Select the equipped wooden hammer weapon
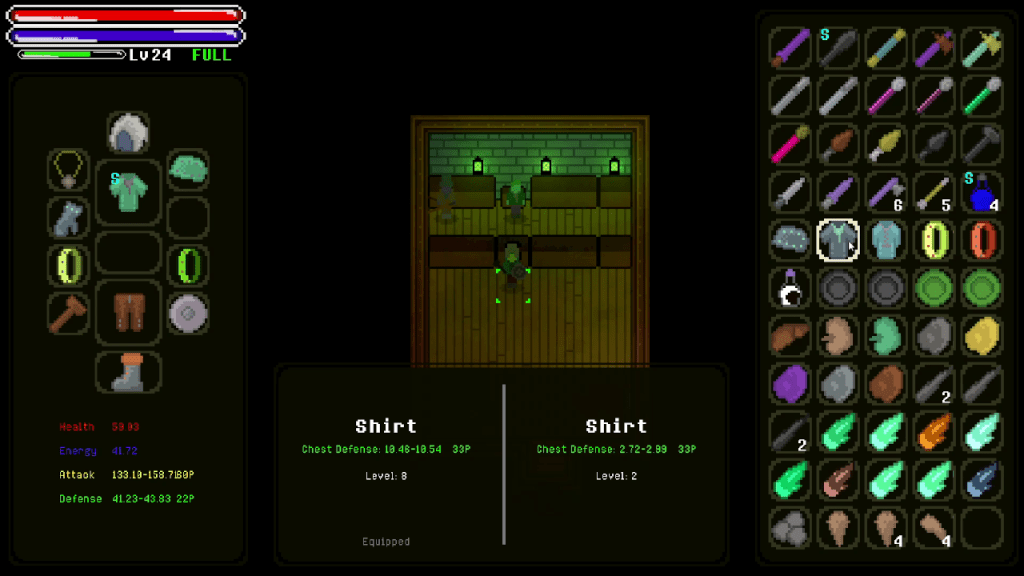This screenshot has width=1024, height=576. coord(68,313)
